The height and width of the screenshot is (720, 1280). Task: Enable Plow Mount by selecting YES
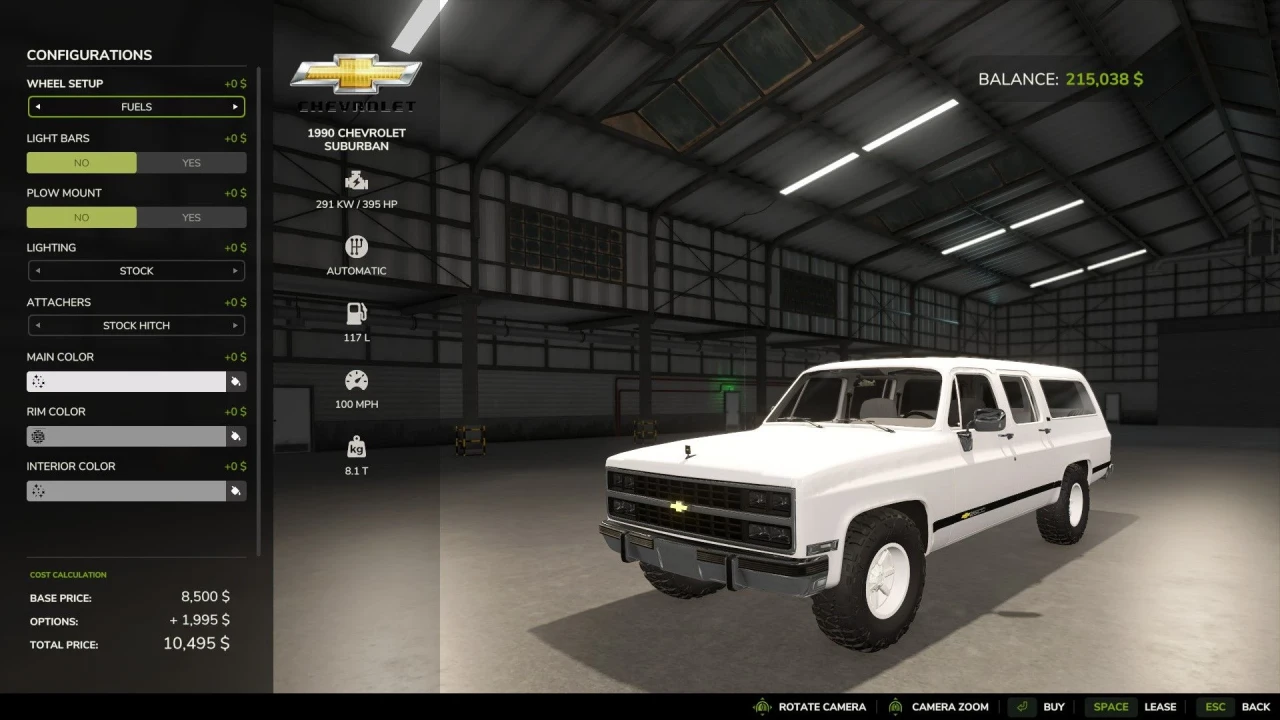click(x=190, y=217)
